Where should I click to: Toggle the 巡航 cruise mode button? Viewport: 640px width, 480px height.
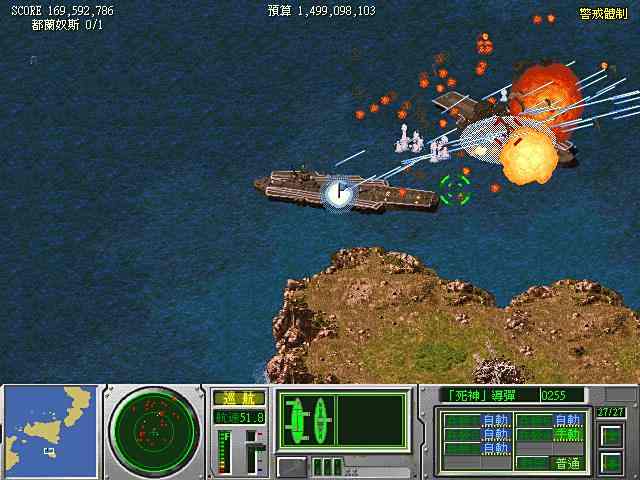238,398
